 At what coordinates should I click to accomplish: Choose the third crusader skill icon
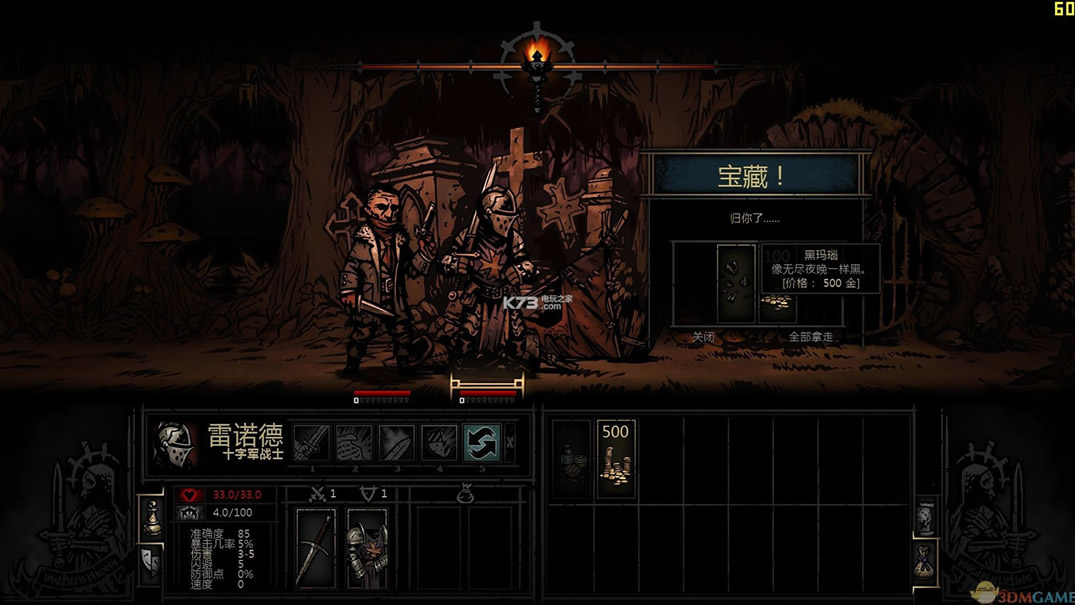click(x=397, y=443)
